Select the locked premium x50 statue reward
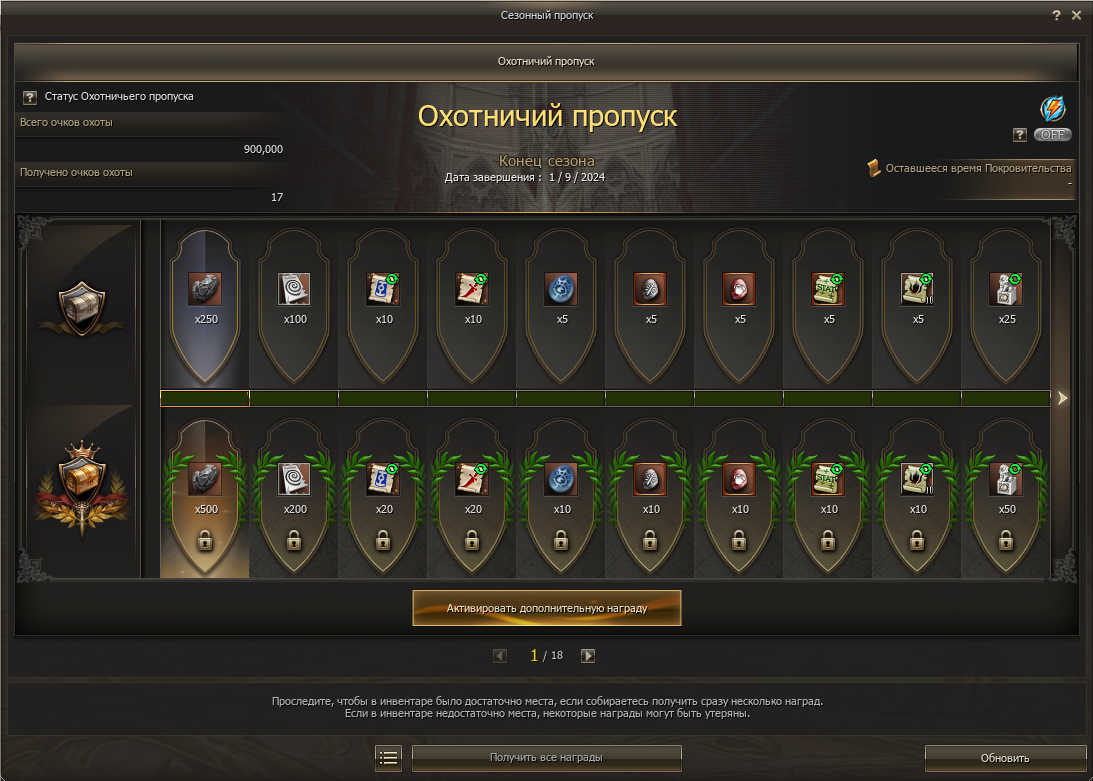Image resolution: width=1093 pixels, height=781 pixels. [x=1006, y=497]
